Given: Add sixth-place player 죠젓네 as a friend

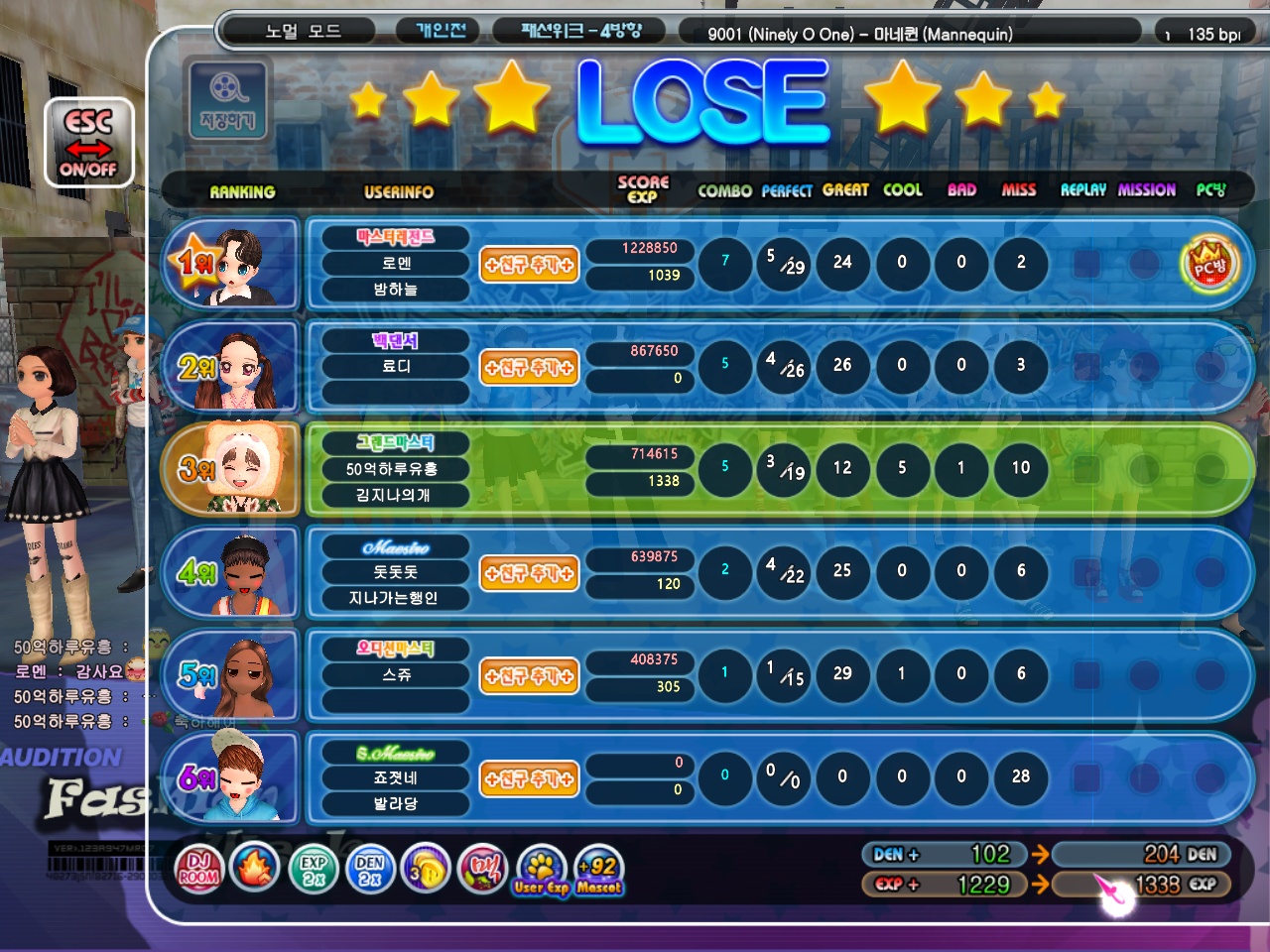Looking at the screenshot, I should tap(529, 779).
